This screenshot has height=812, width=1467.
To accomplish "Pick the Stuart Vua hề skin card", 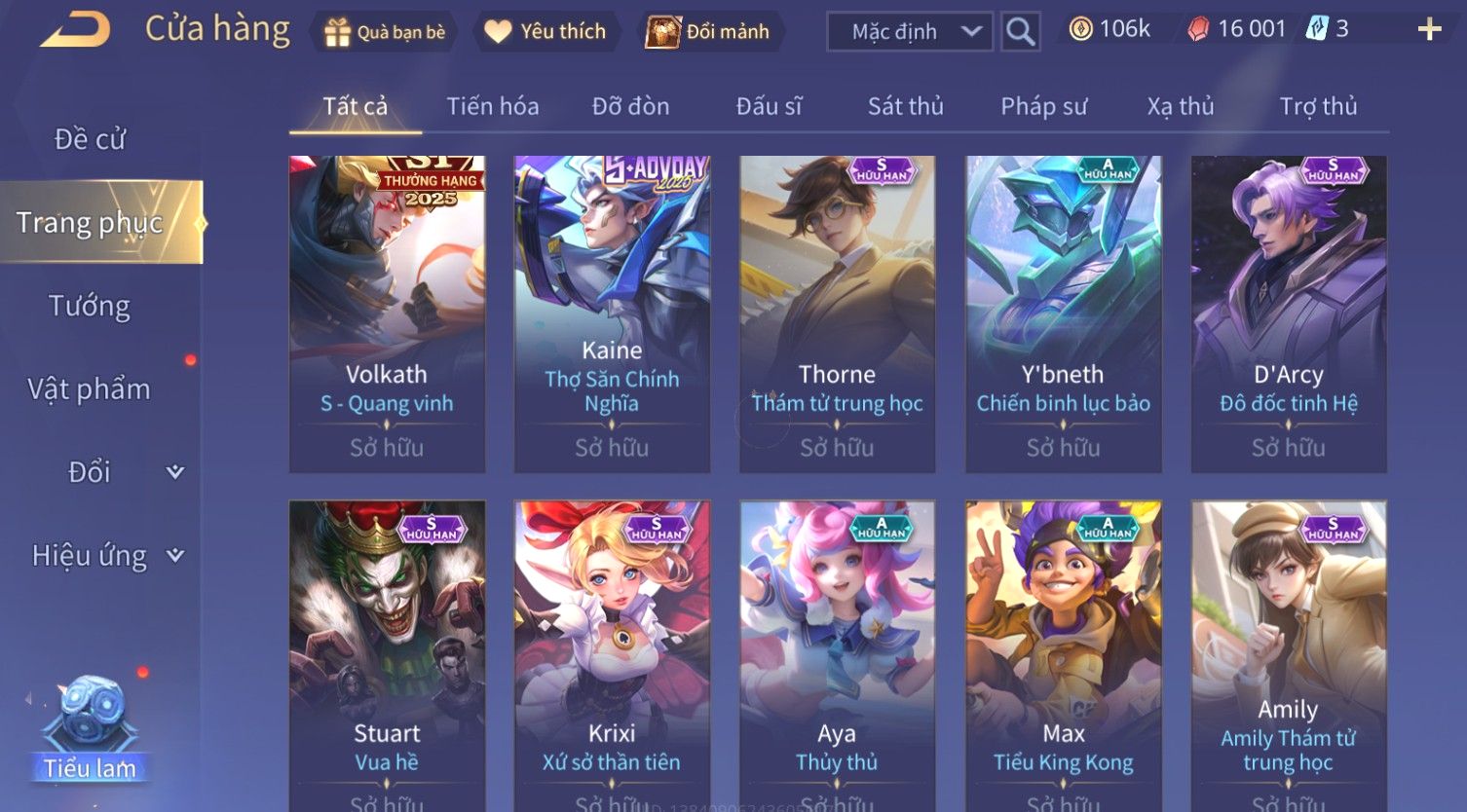I will coord(387,654).
